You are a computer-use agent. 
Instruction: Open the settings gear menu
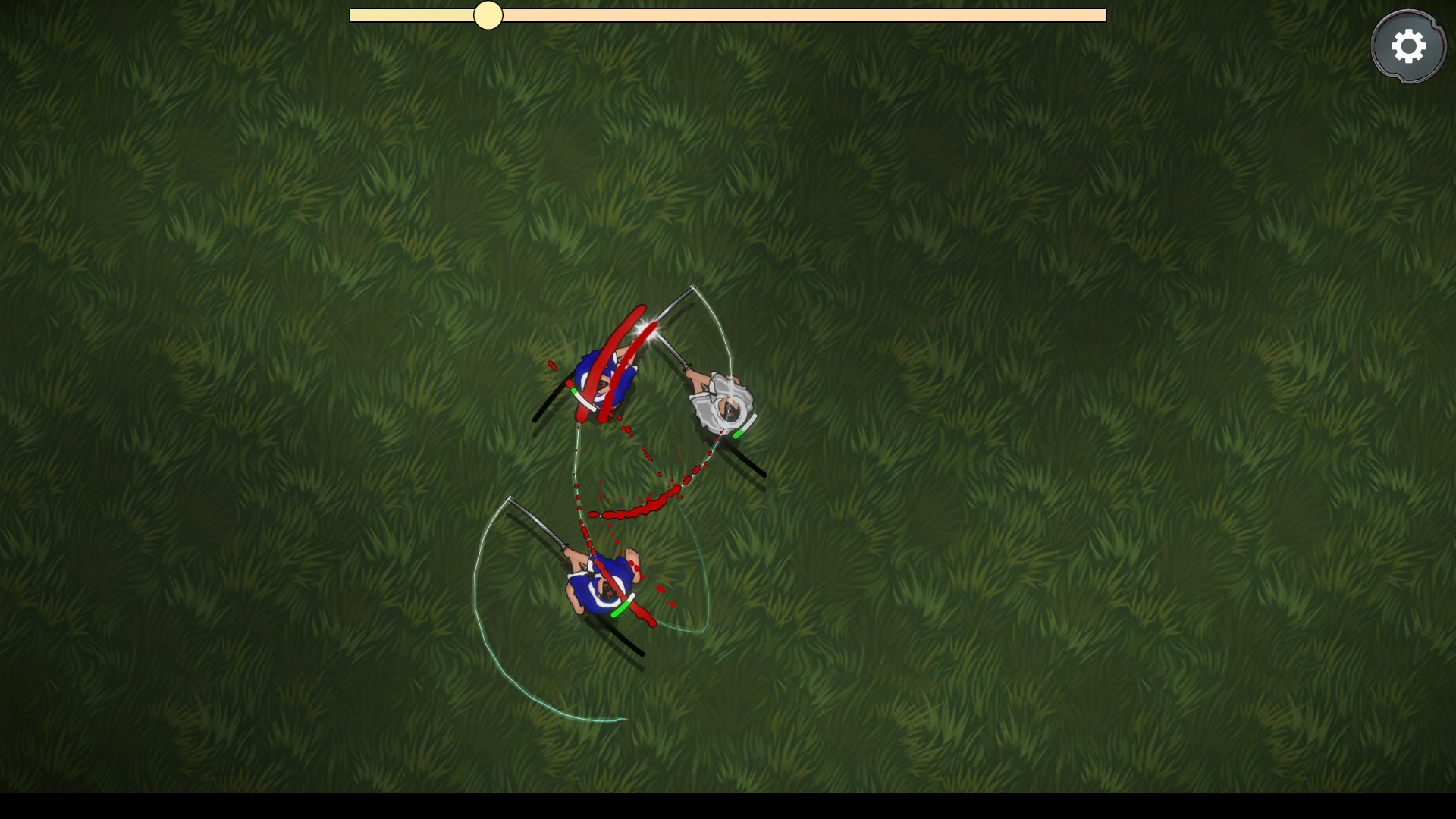pos(1408,45)
